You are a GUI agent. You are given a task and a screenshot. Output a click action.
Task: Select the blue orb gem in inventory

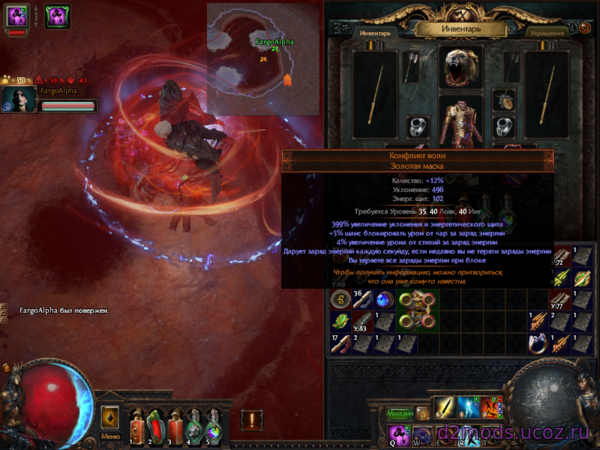pyautogui.click(x=384, y=300)
